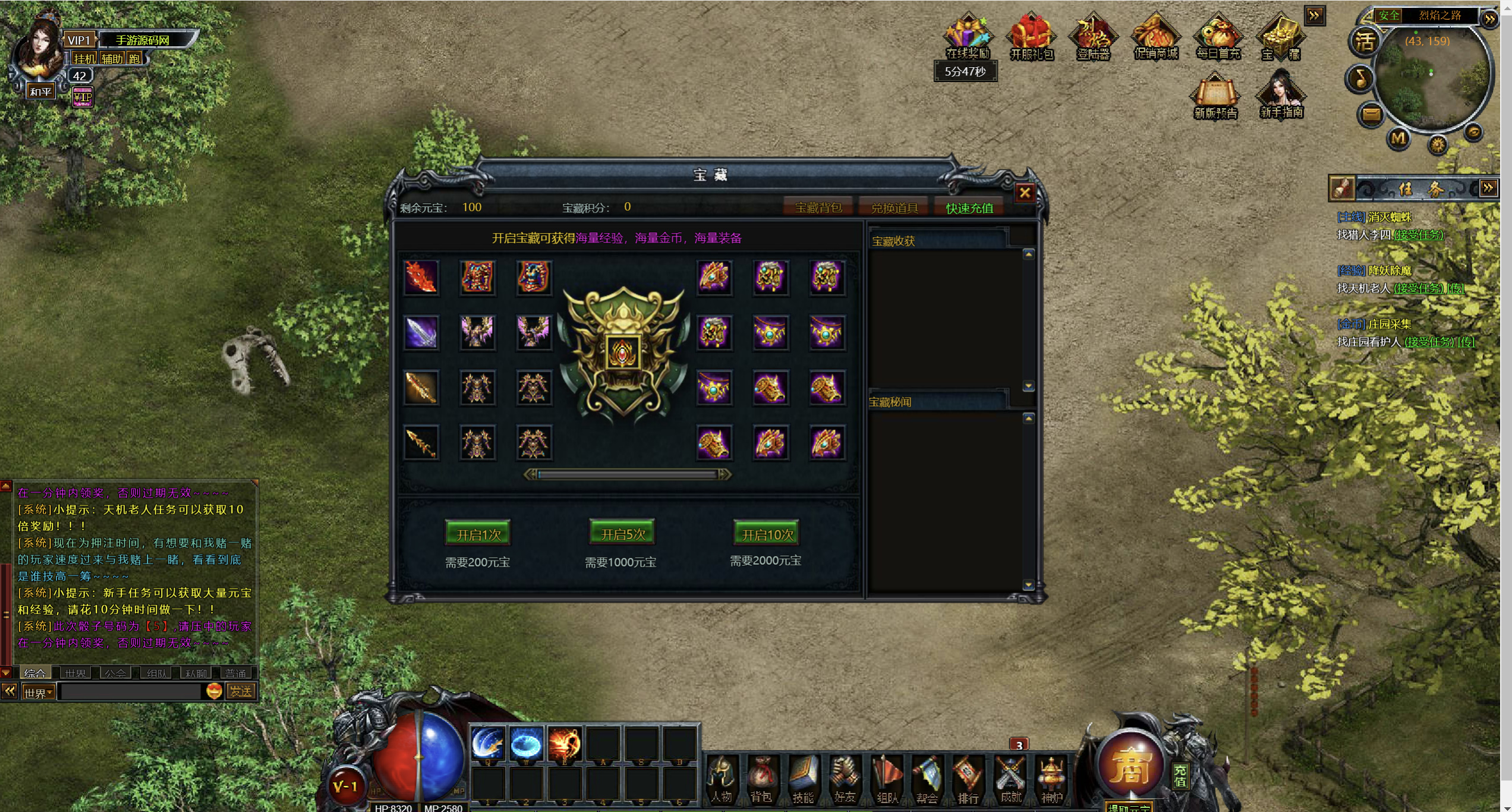The image size is (1512, 812).
Task: Open the 开服礼包 gift pack
Action: pos(1031,36)
